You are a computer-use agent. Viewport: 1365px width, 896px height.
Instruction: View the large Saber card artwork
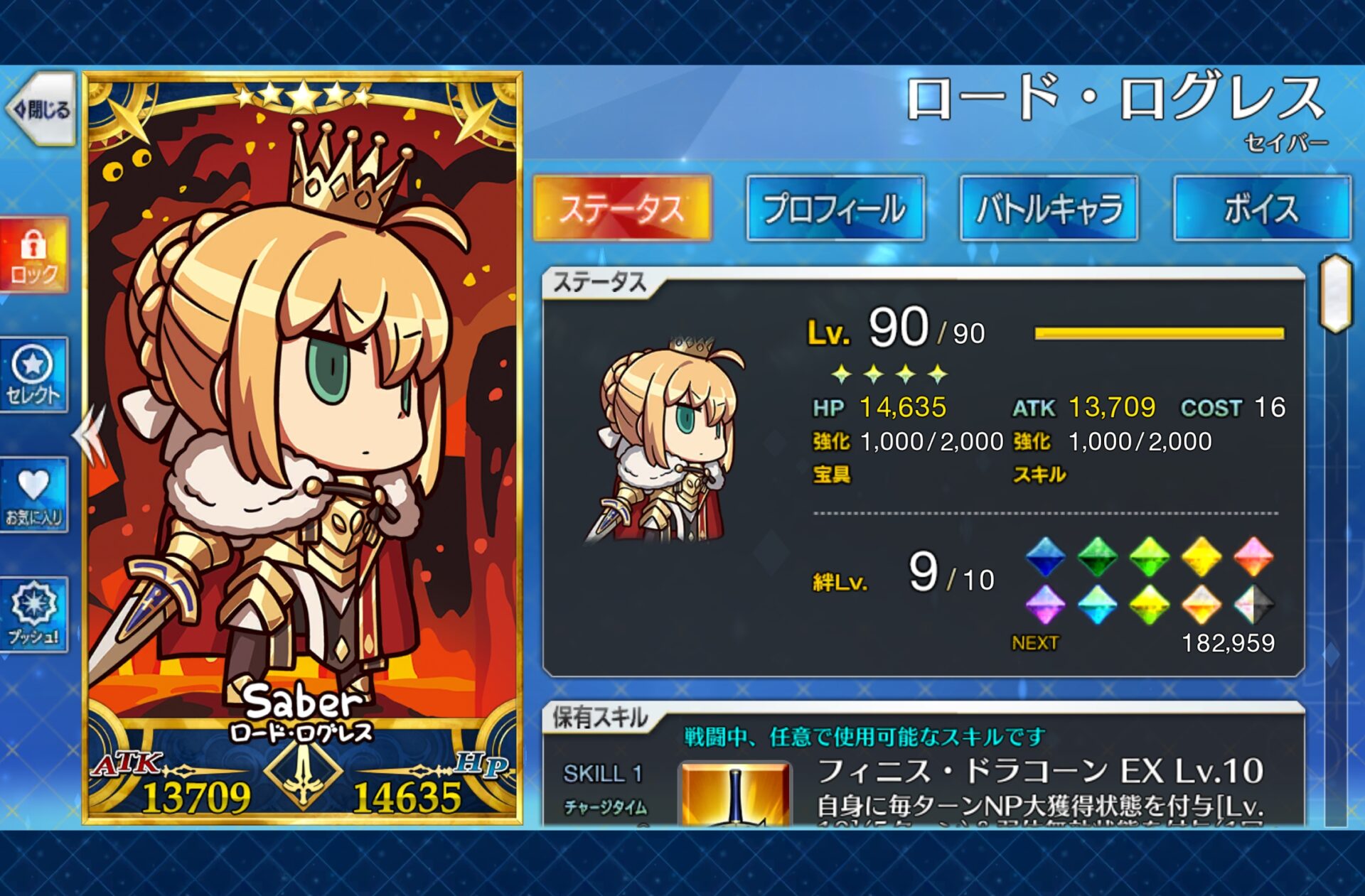[302, 426]
